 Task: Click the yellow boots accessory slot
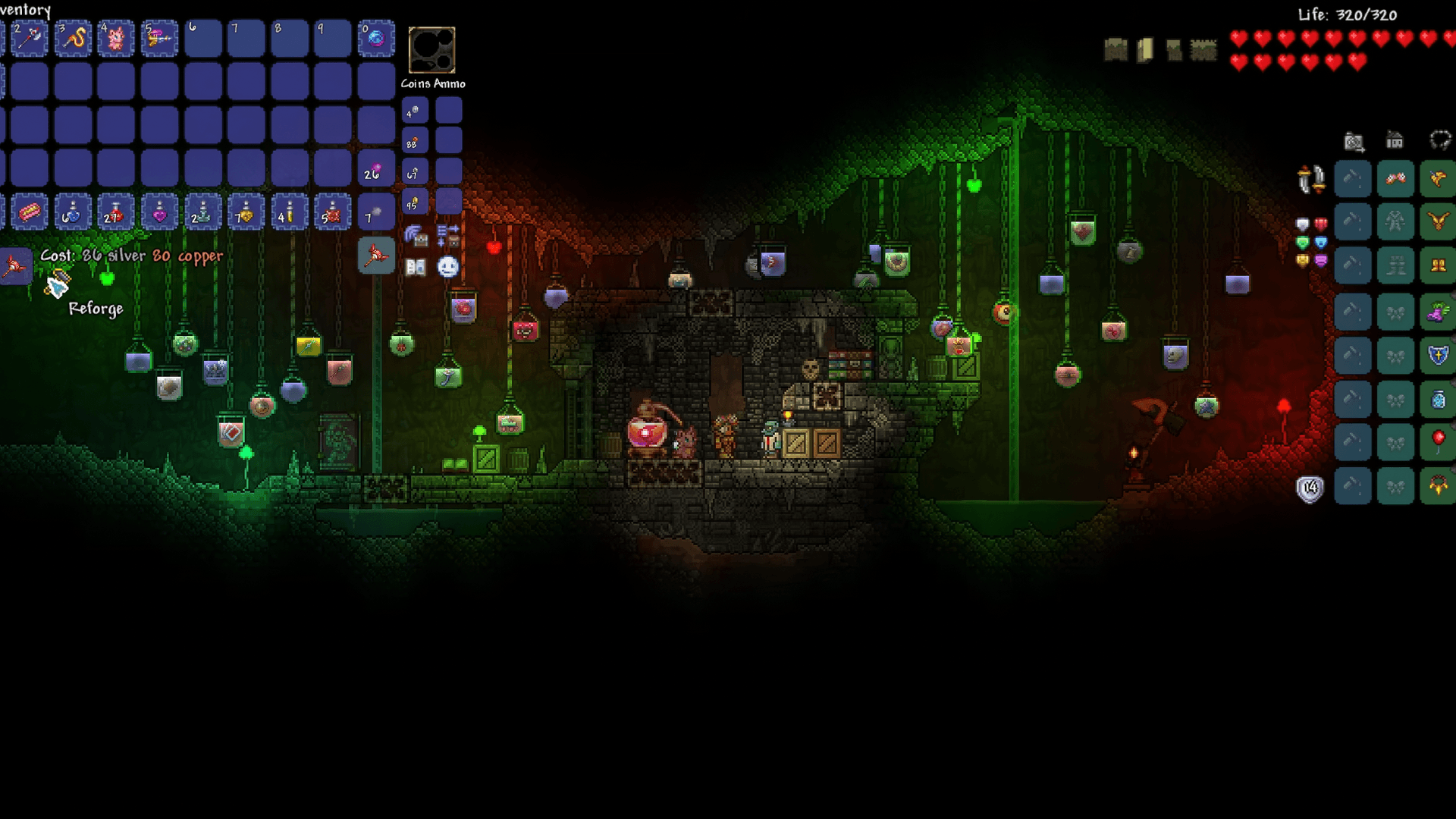[x=1437, y=264]
